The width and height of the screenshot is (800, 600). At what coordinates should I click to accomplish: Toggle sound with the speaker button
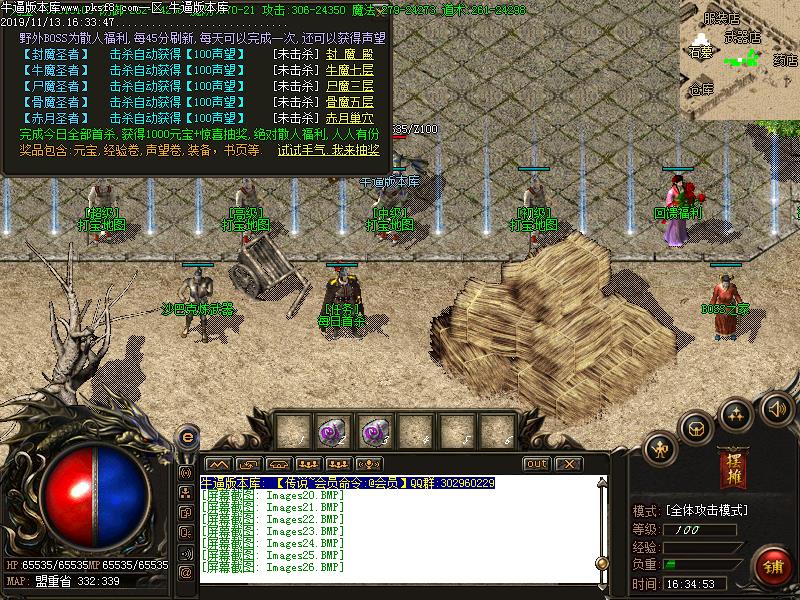(776, 407)
